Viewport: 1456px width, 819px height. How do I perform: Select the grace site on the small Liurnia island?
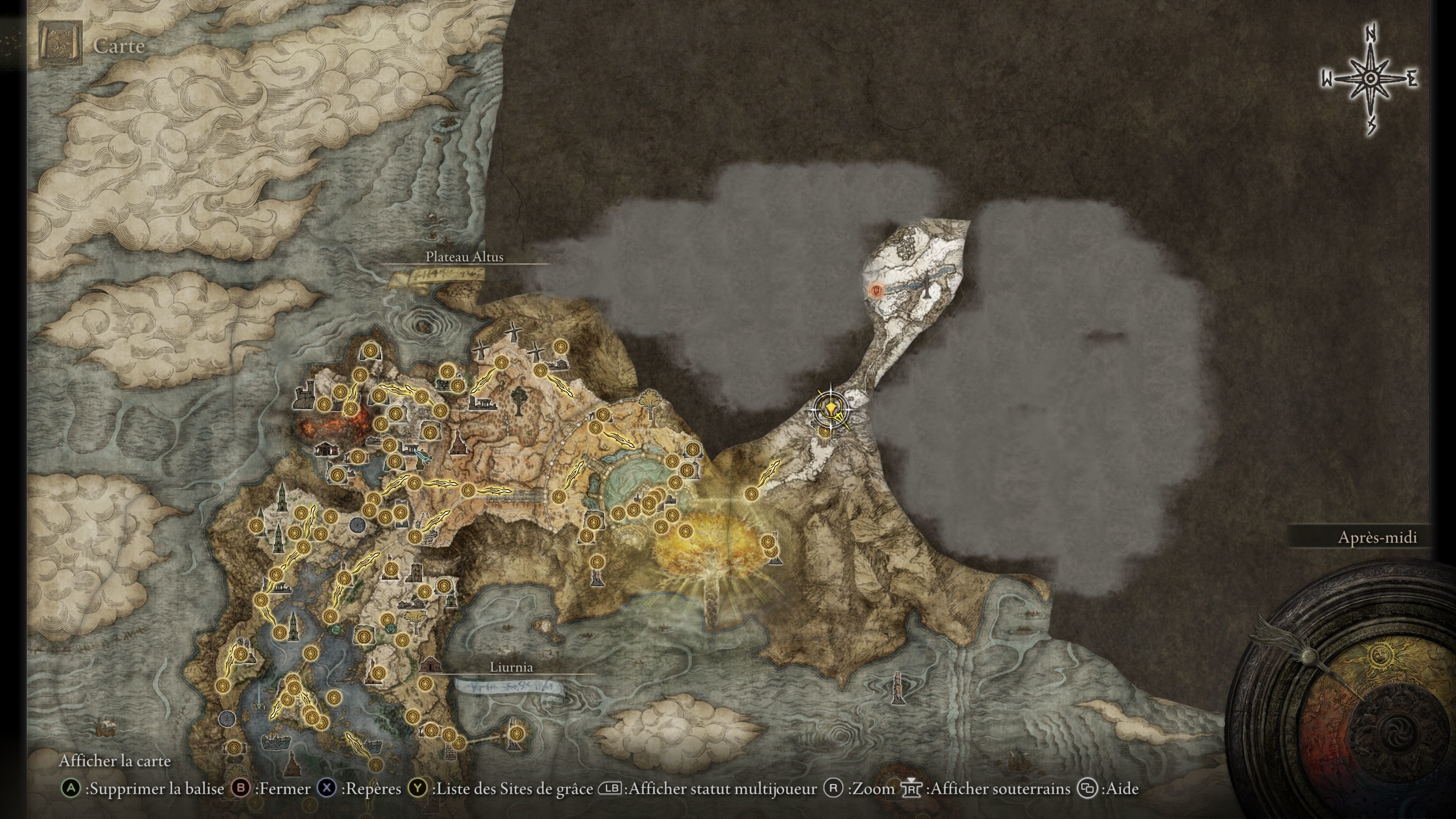click(515, 733)
